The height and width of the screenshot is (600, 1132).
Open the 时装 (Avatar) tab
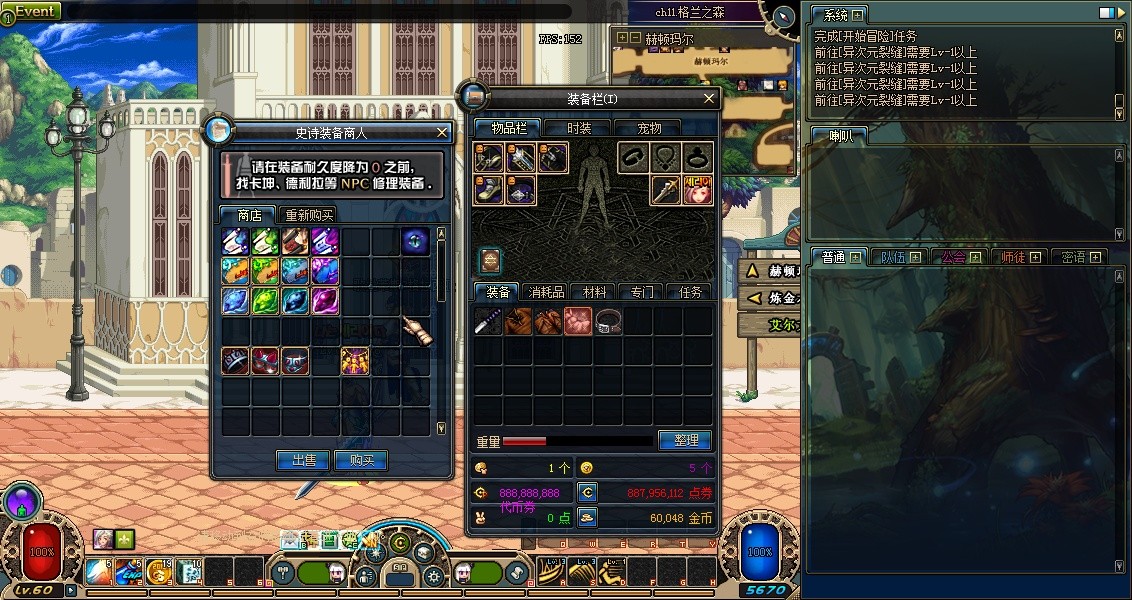[579, 128]
